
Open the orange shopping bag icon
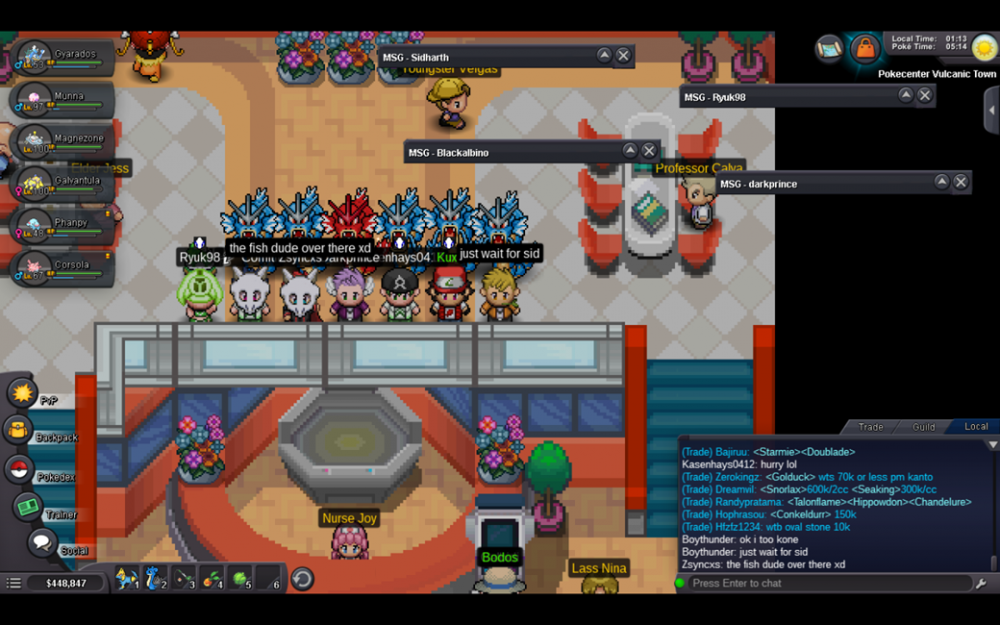tap(864, 48)
